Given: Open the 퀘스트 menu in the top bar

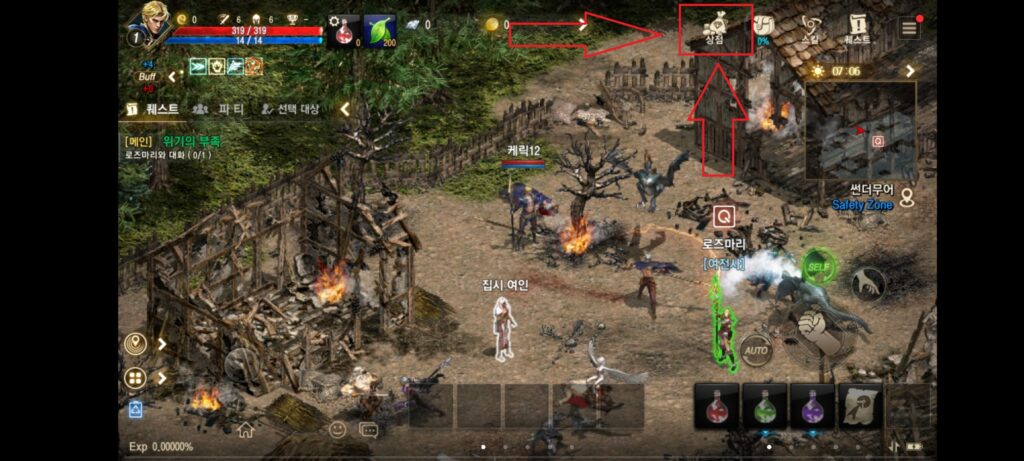Looking at the screenshot, I should [857, 29].
